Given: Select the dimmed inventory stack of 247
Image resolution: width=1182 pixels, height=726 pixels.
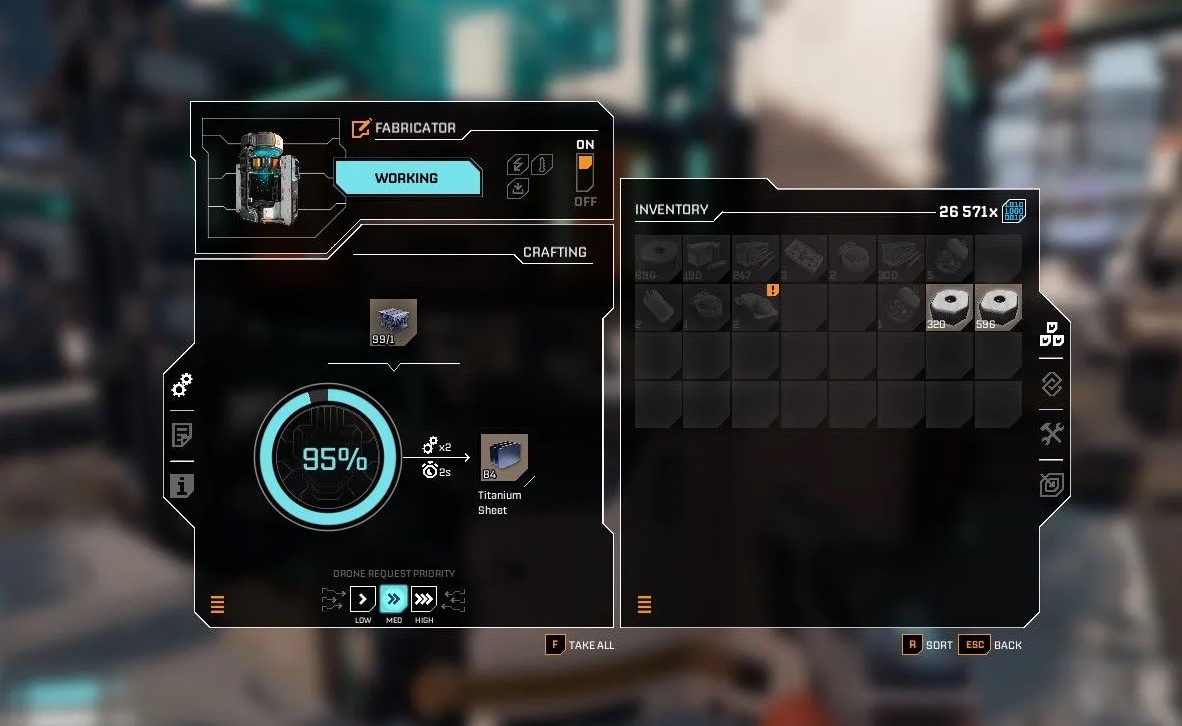Looking at the screenshot, I should point(755,259).
